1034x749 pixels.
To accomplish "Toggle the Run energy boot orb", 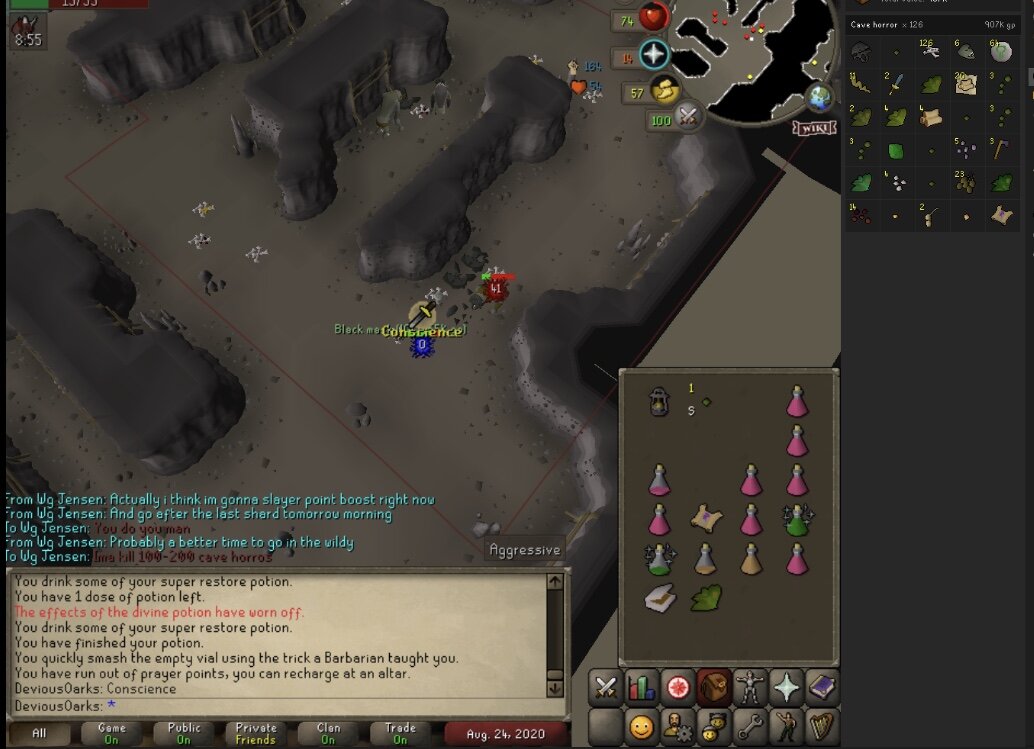I will pyautogui.click(x=662, y=91).
